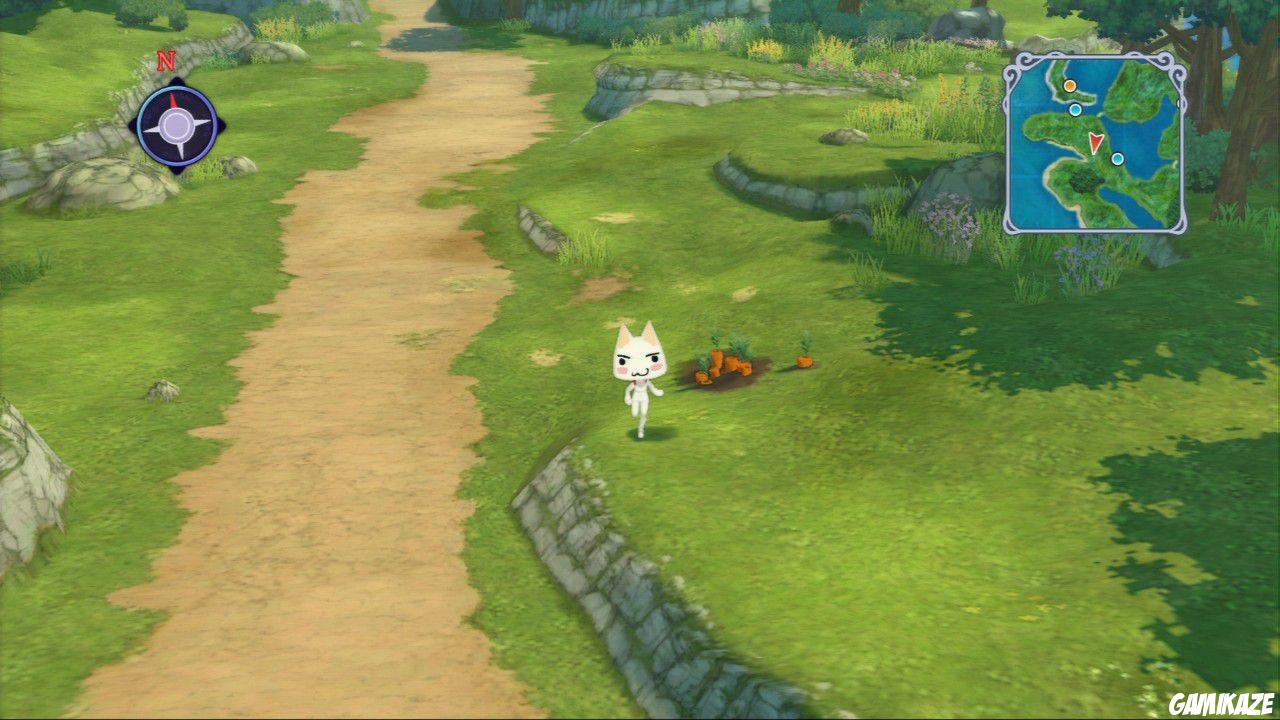This screenshot has width=1280, height=720.
Task: Click the orange sun marker on the minimap
Action: pyautogui.click(x=1070, y=86)
